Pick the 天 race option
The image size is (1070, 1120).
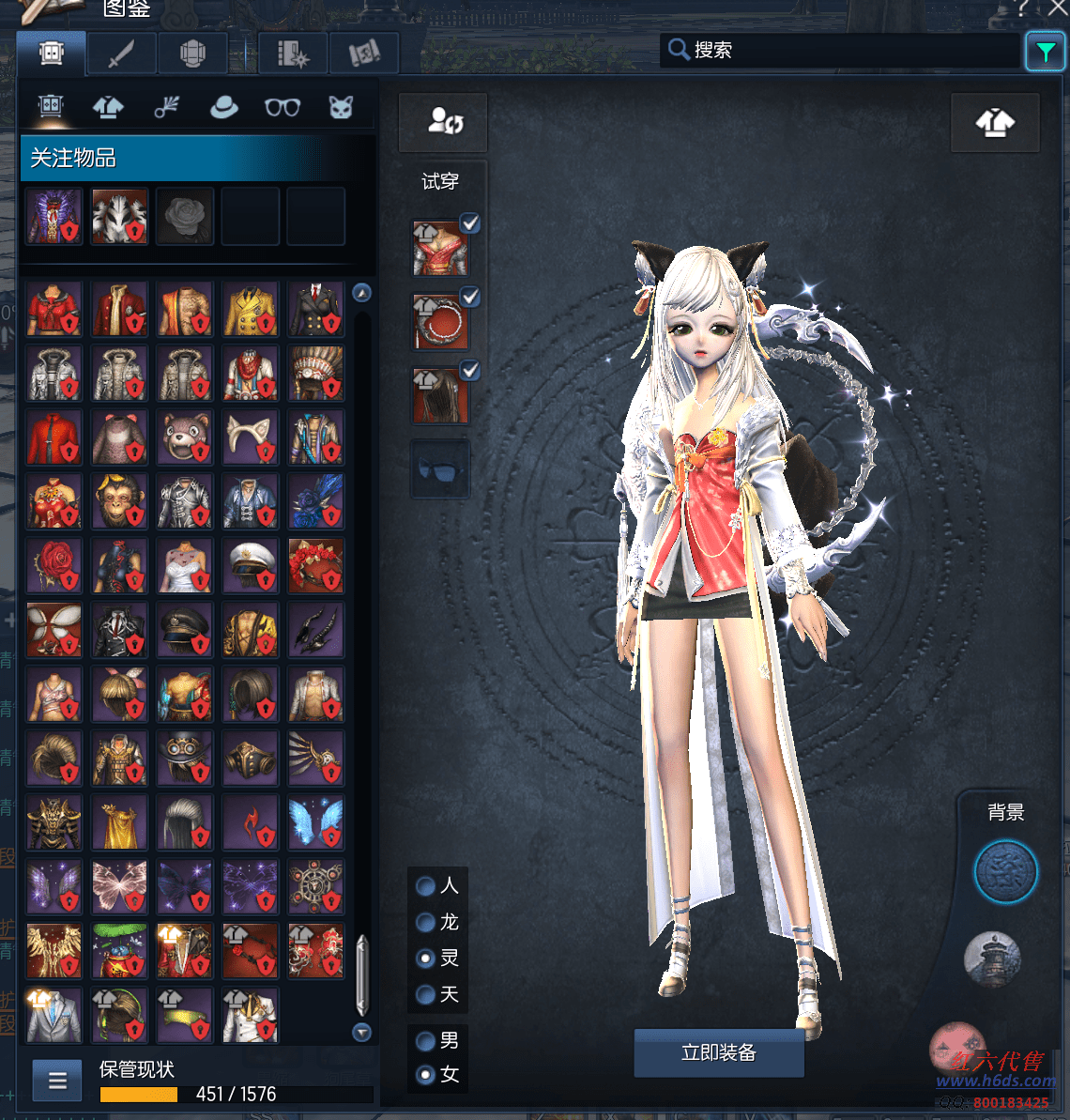pyautogui.click(x=425, y=993)
